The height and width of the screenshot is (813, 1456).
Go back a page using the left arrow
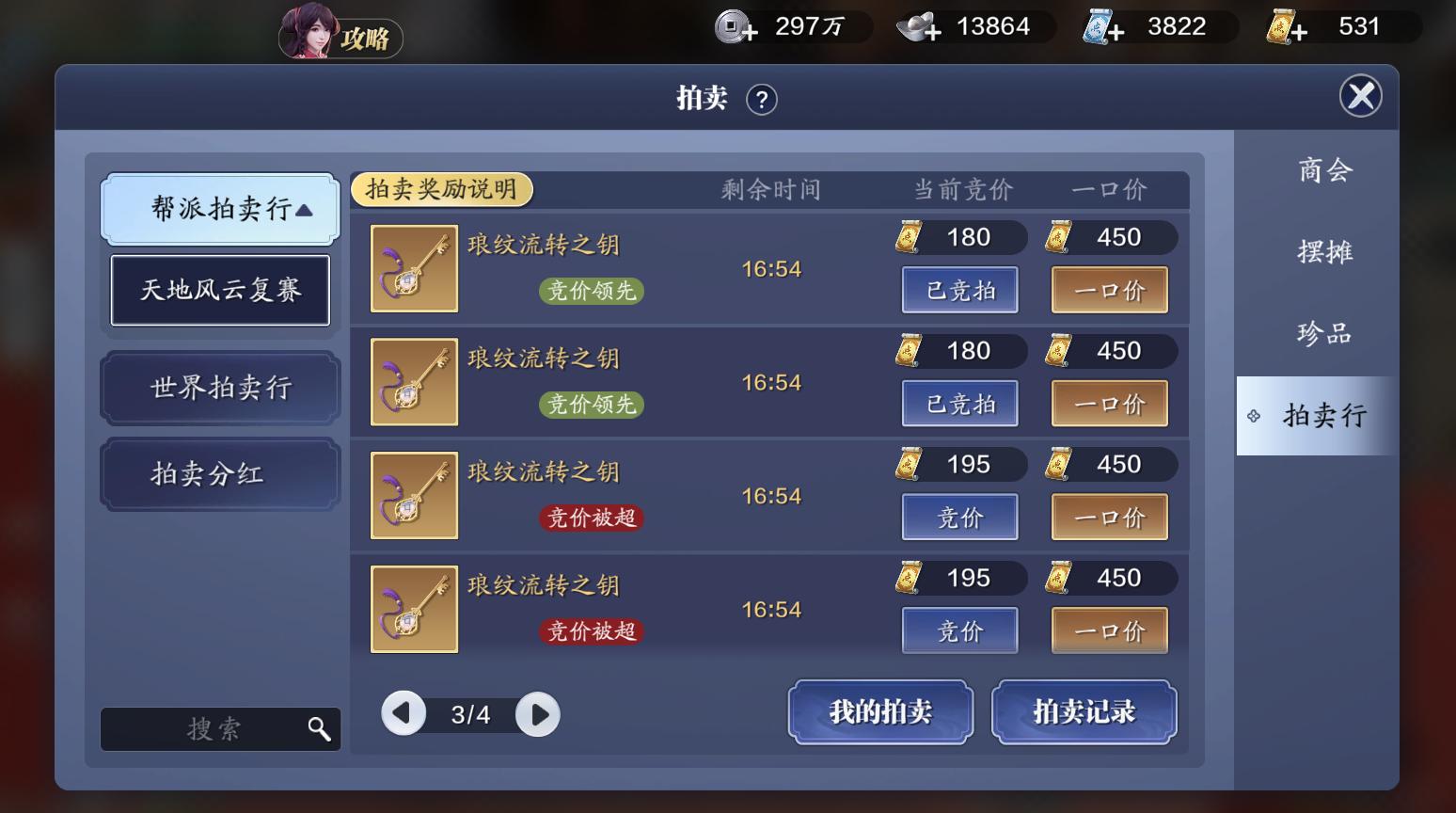pos(404,714)
